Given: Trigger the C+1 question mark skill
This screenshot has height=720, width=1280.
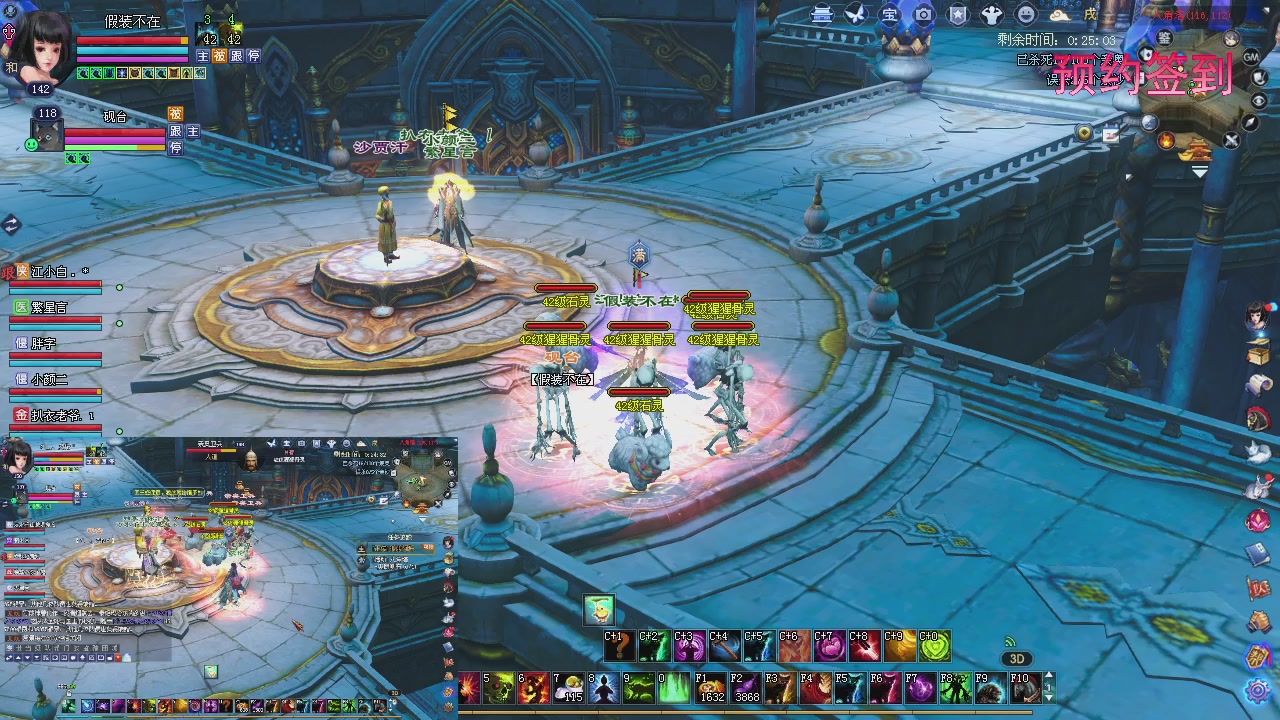Looking at the screenshot, I should point(618,646).
